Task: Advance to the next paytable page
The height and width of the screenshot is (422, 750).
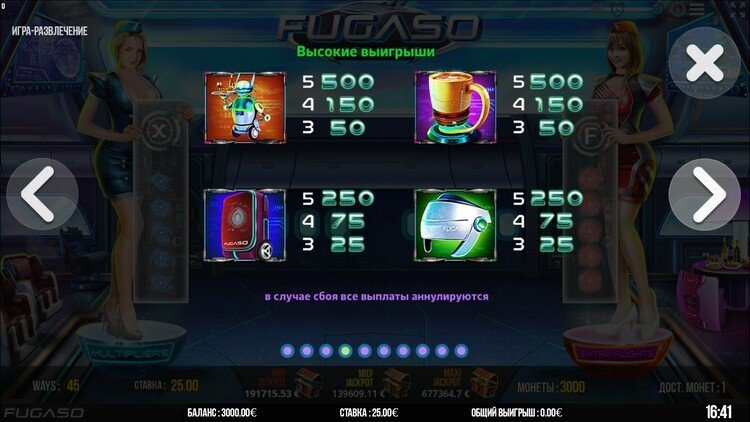Action: coord(706,195)
